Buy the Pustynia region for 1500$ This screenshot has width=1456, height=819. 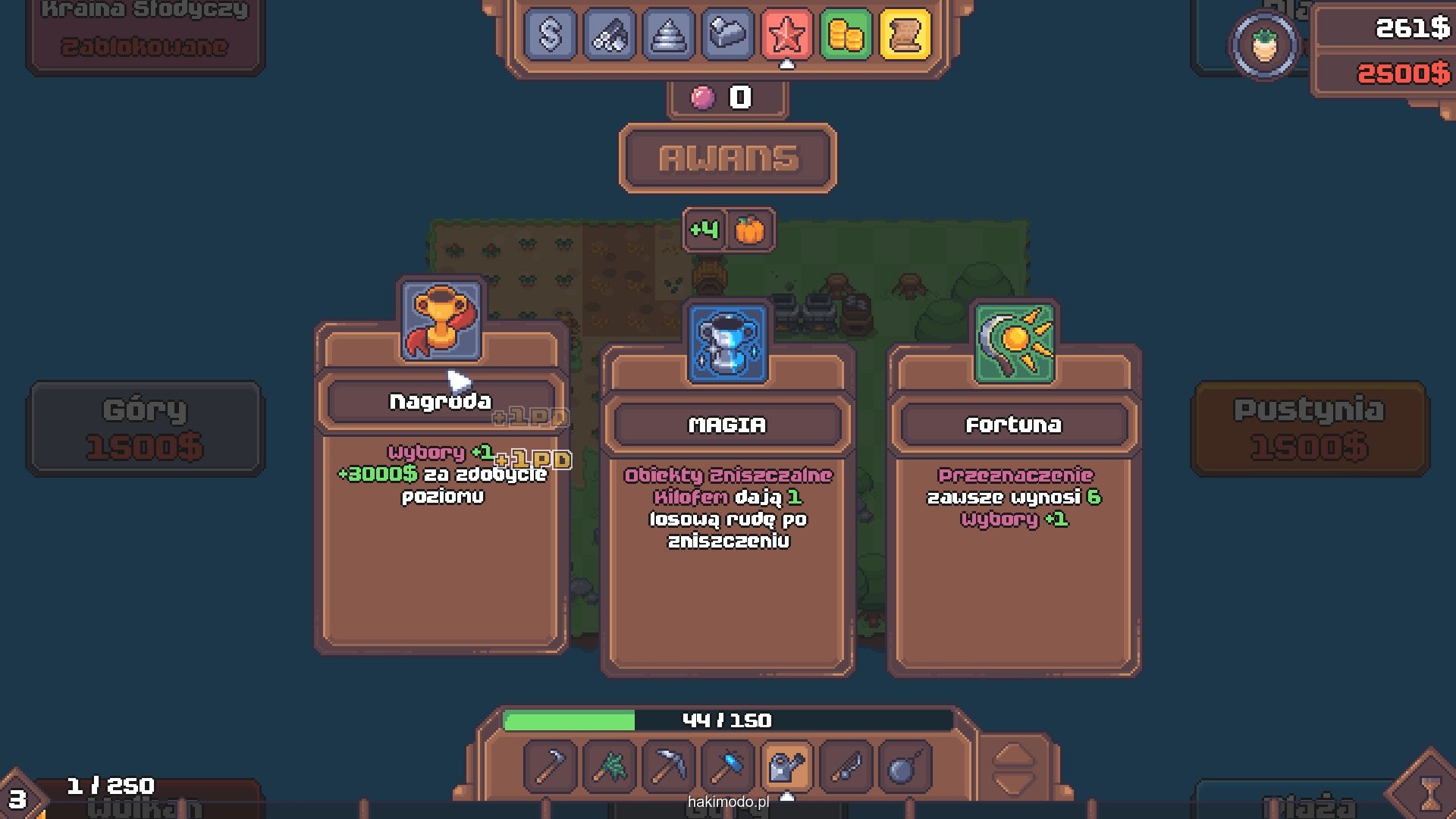click(1309, 428)
